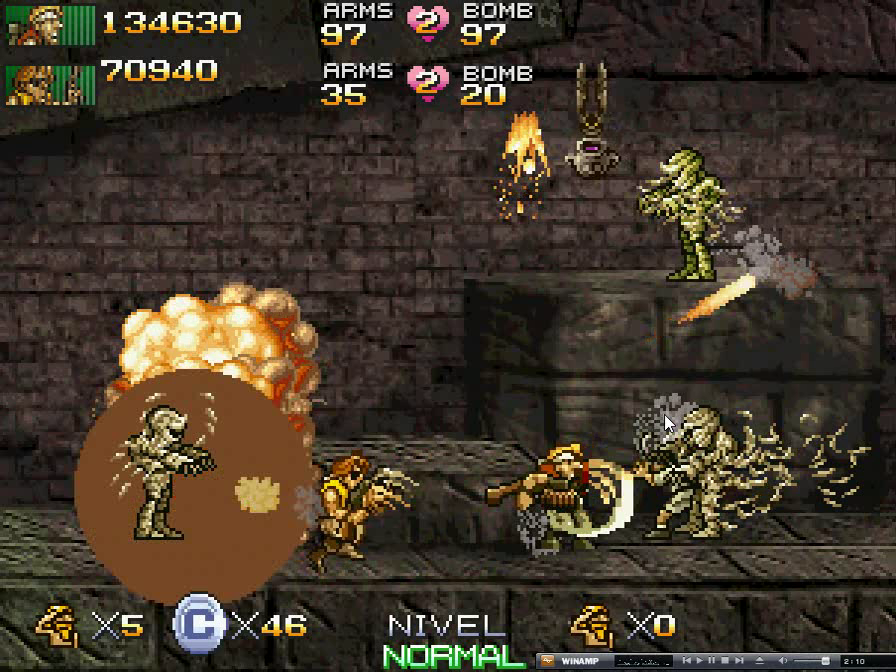The height and width of the screenshot is (672, 896).
Task: Click the Winamp eject button
Action: [x=759, y=661]
